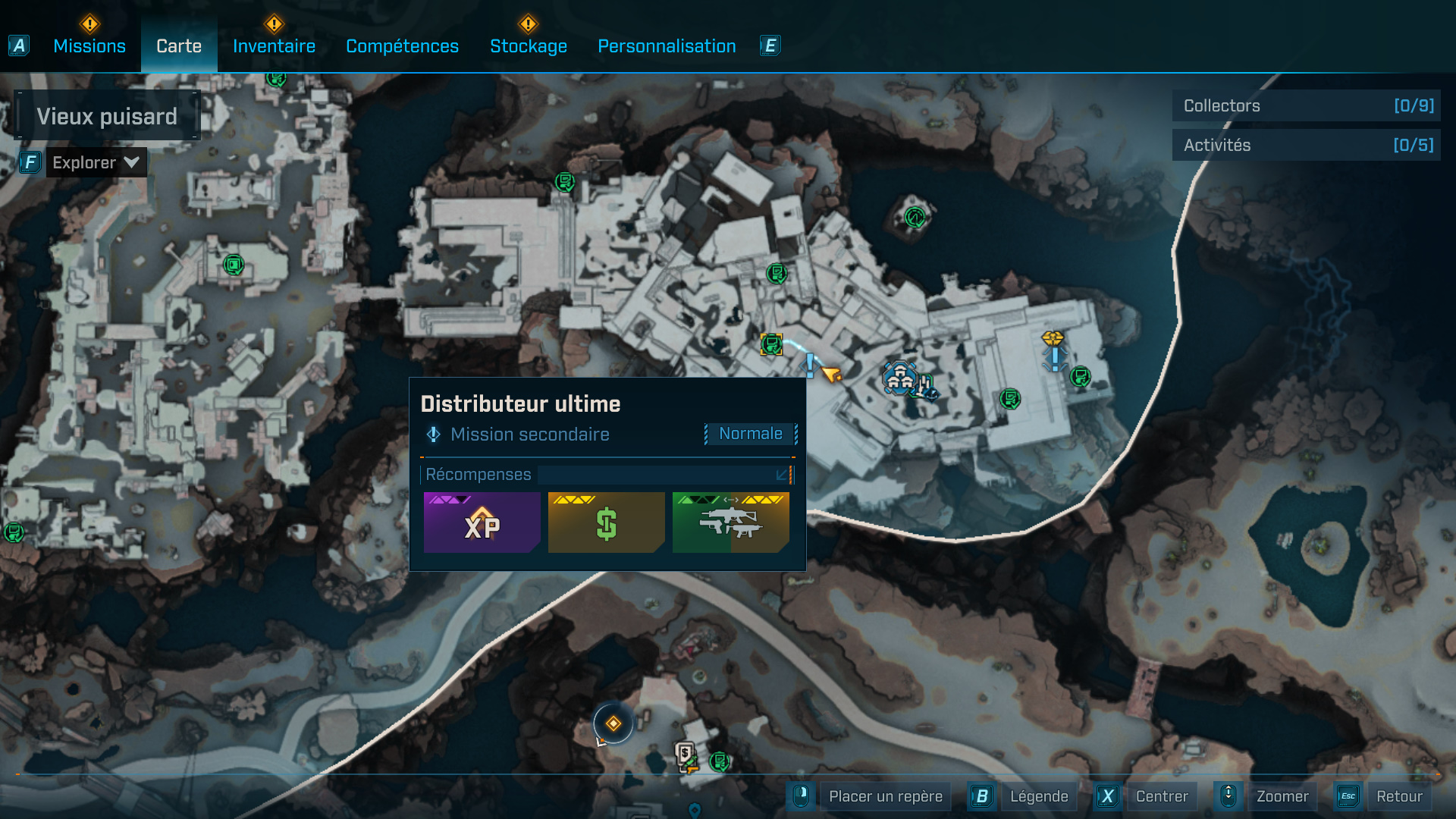Expand the Explorer dropdown
This screenshot has width=1456, height=819.
coord(96,162)
